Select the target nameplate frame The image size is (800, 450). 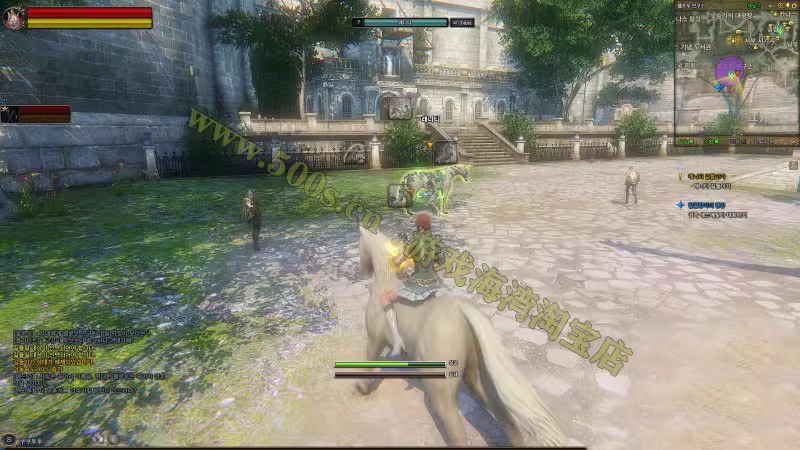click(414, 21)
